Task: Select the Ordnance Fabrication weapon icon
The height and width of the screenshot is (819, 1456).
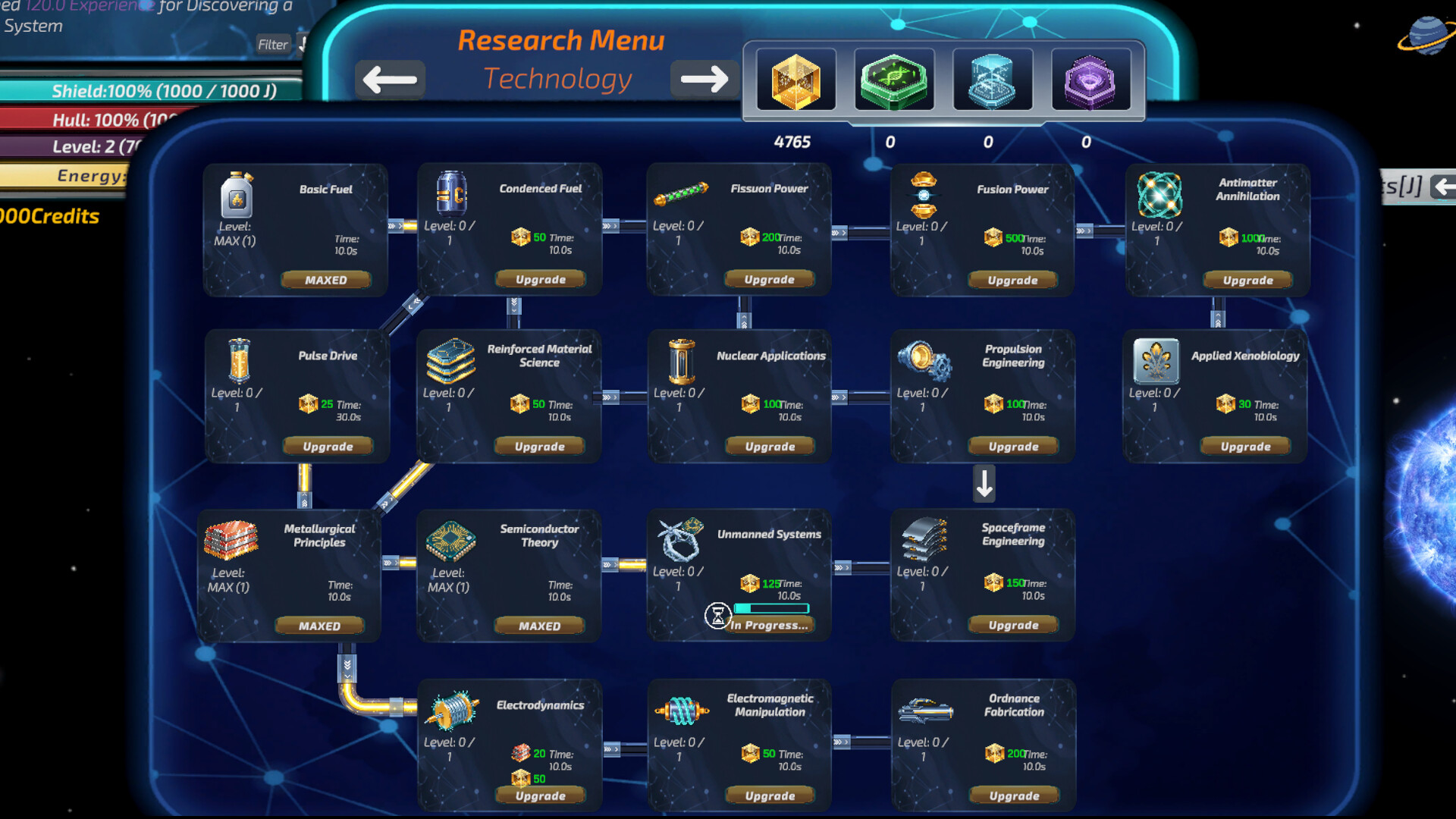Action: [x=925, y=711]
